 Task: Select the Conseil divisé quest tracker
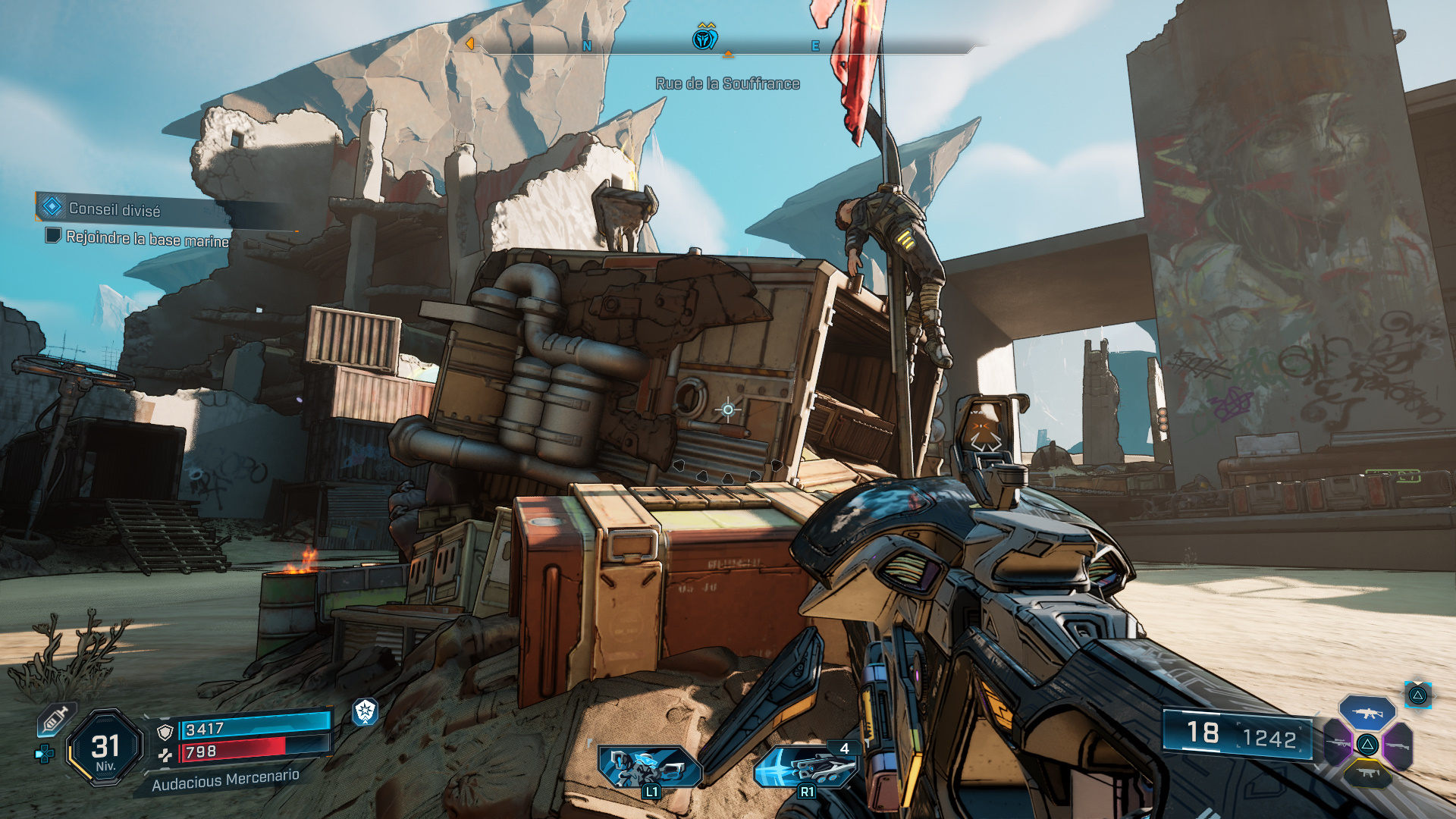(x=114, y=209)
